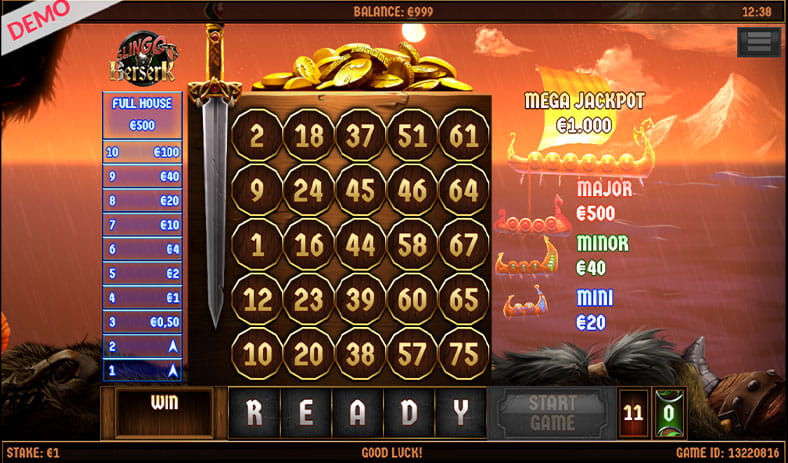Select the number 12 grid tile

coord(257,299)
